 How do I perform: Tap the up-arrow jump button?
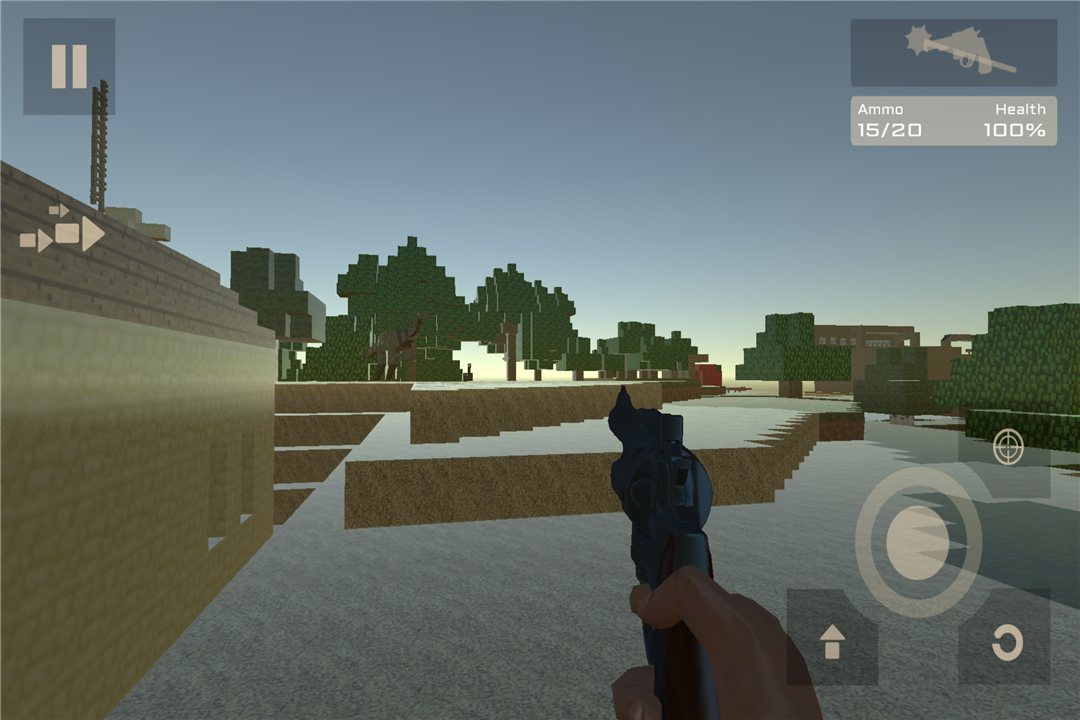pyautogui.click(x=832, y=640)
